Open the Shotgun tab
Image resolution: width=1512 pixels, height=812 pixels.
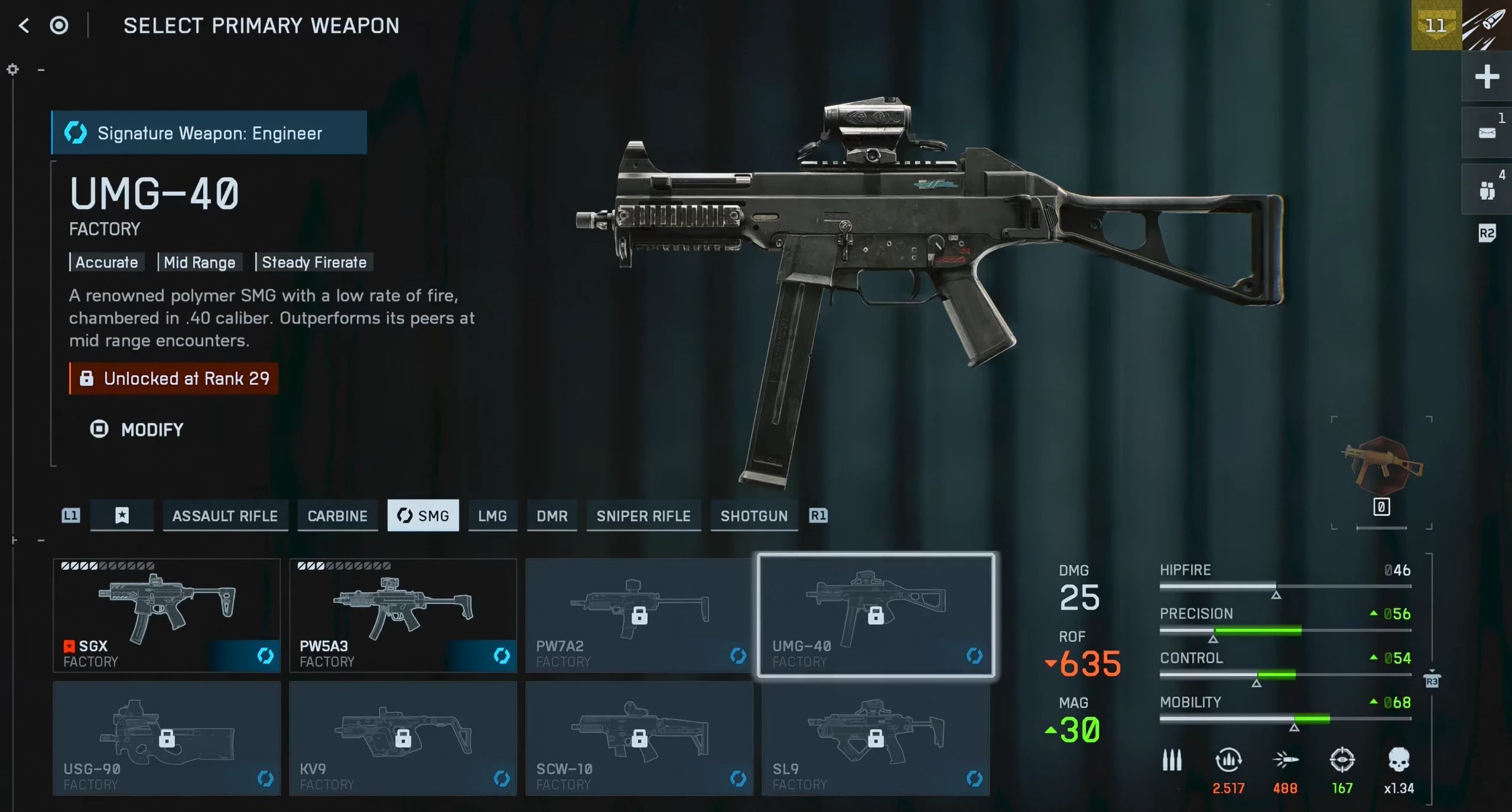pyautogui.click(x=754, y=516)
